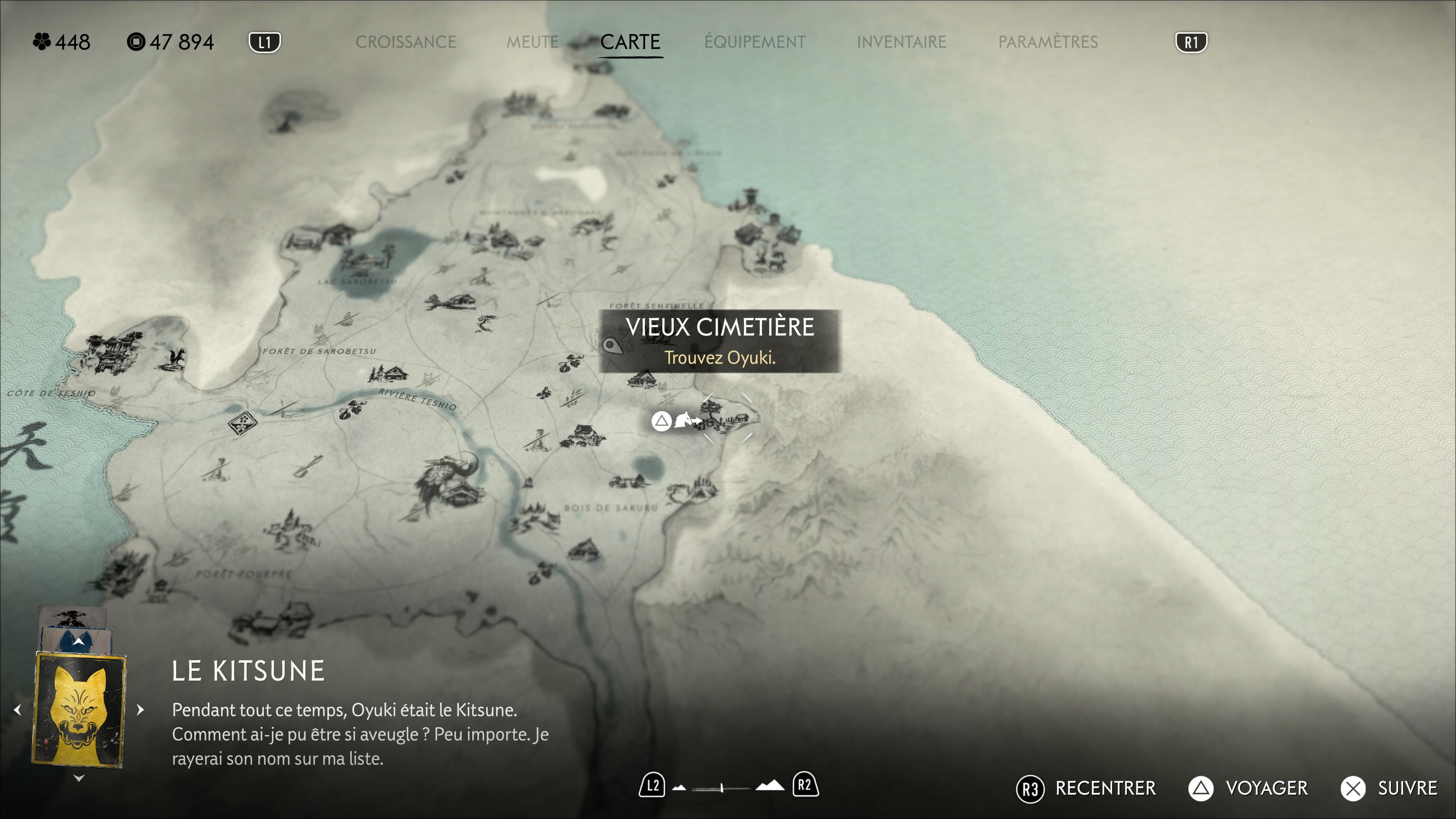This screenshot has width=1456, height=819.
Task: Select the Le Kitsune quest card
Action: [x=79, y=709]
